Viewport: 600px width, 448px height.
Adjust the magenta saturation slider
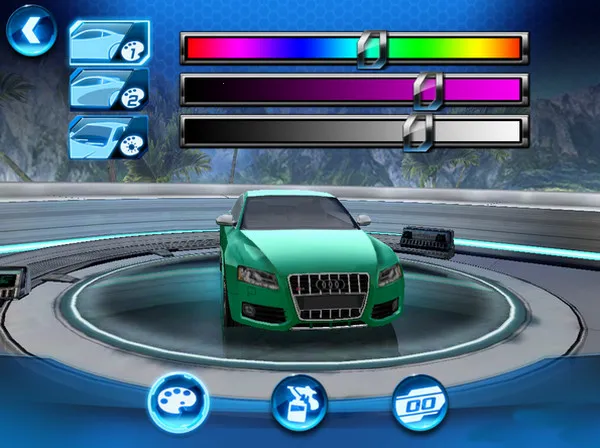(354, 90)
